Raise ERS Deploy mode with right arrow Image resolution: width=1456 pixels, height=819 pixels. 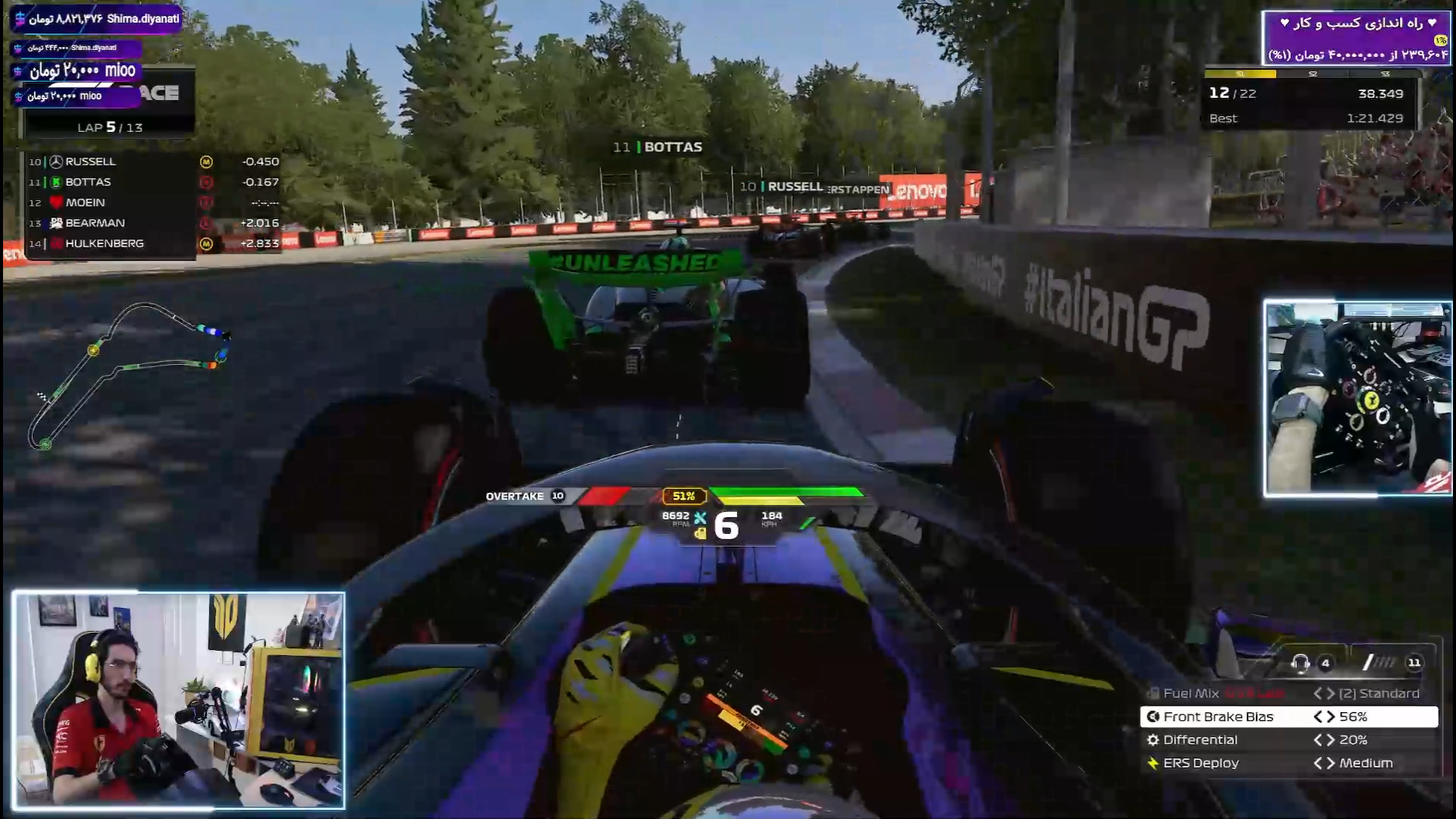(1330, 763)
